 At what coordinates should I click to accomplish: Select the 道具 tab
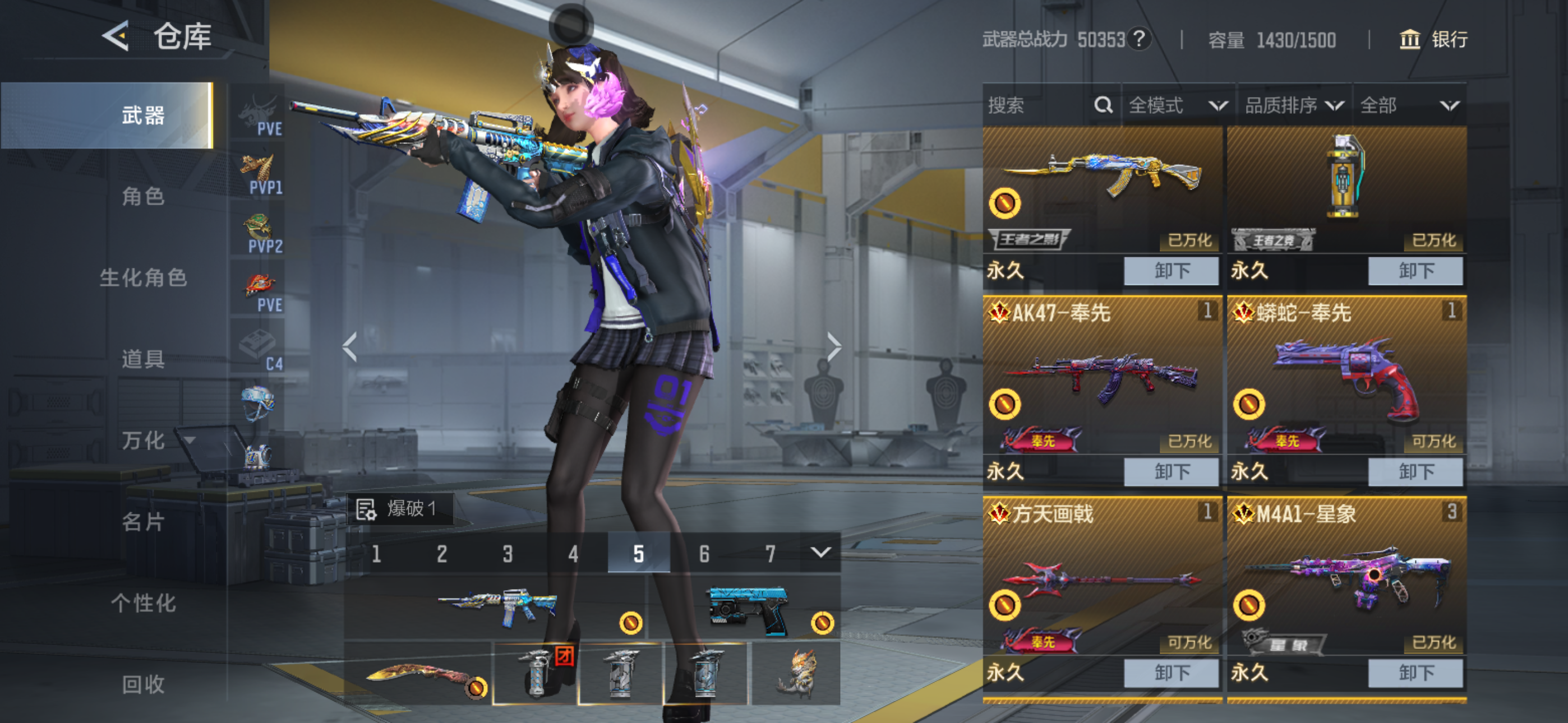click(x=143, y=359)
